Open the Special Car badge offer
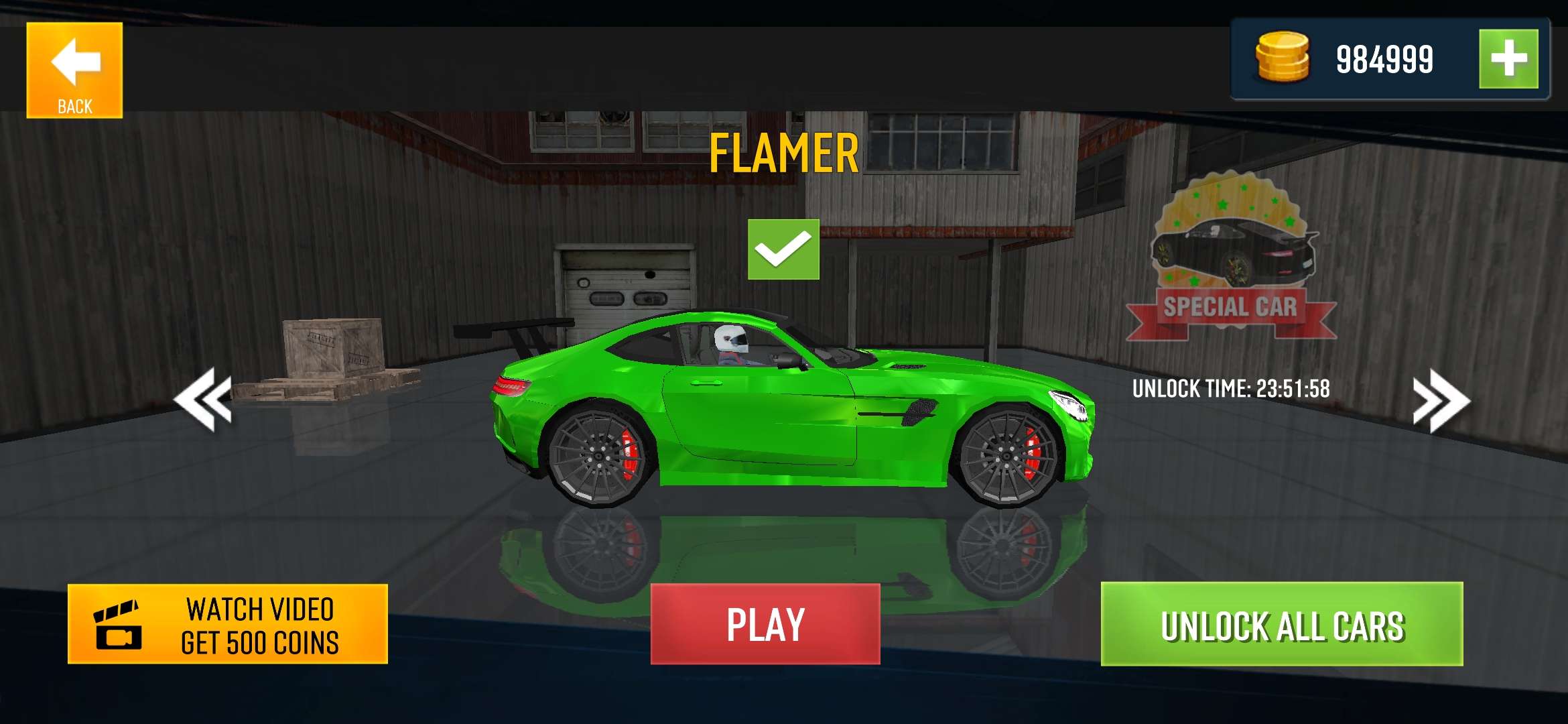This screenshot has height=724, width=1568. (1232, 258)
